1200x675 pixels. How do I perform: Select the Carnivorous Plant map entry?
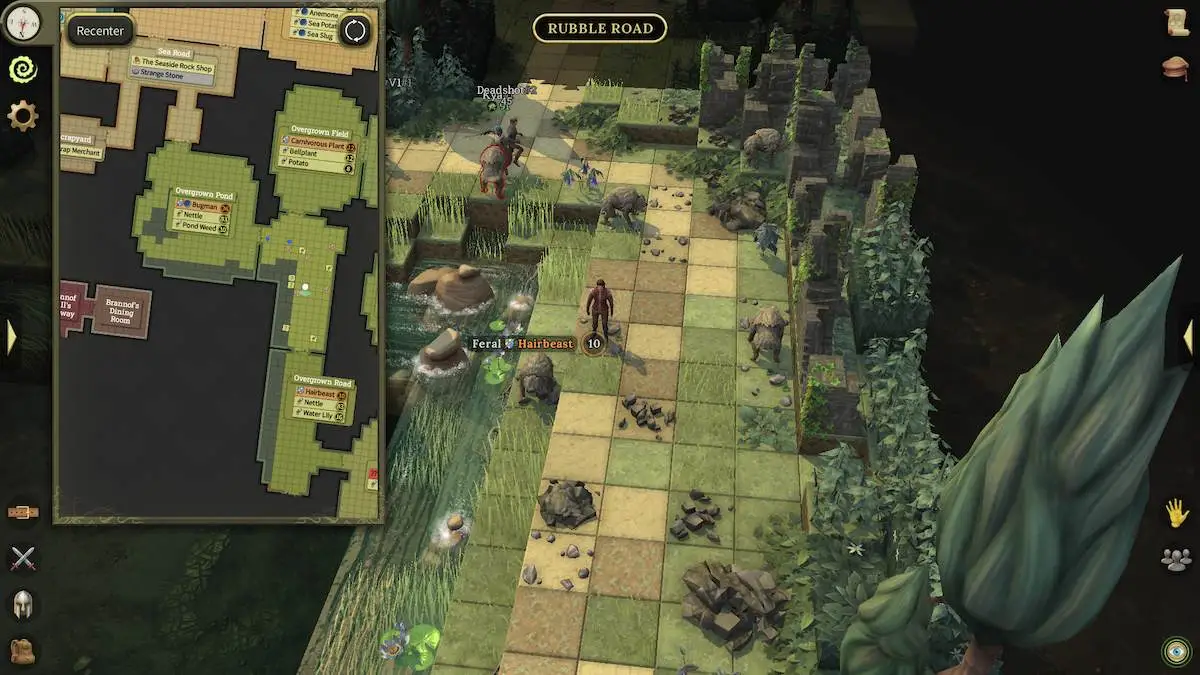point(318,146)
